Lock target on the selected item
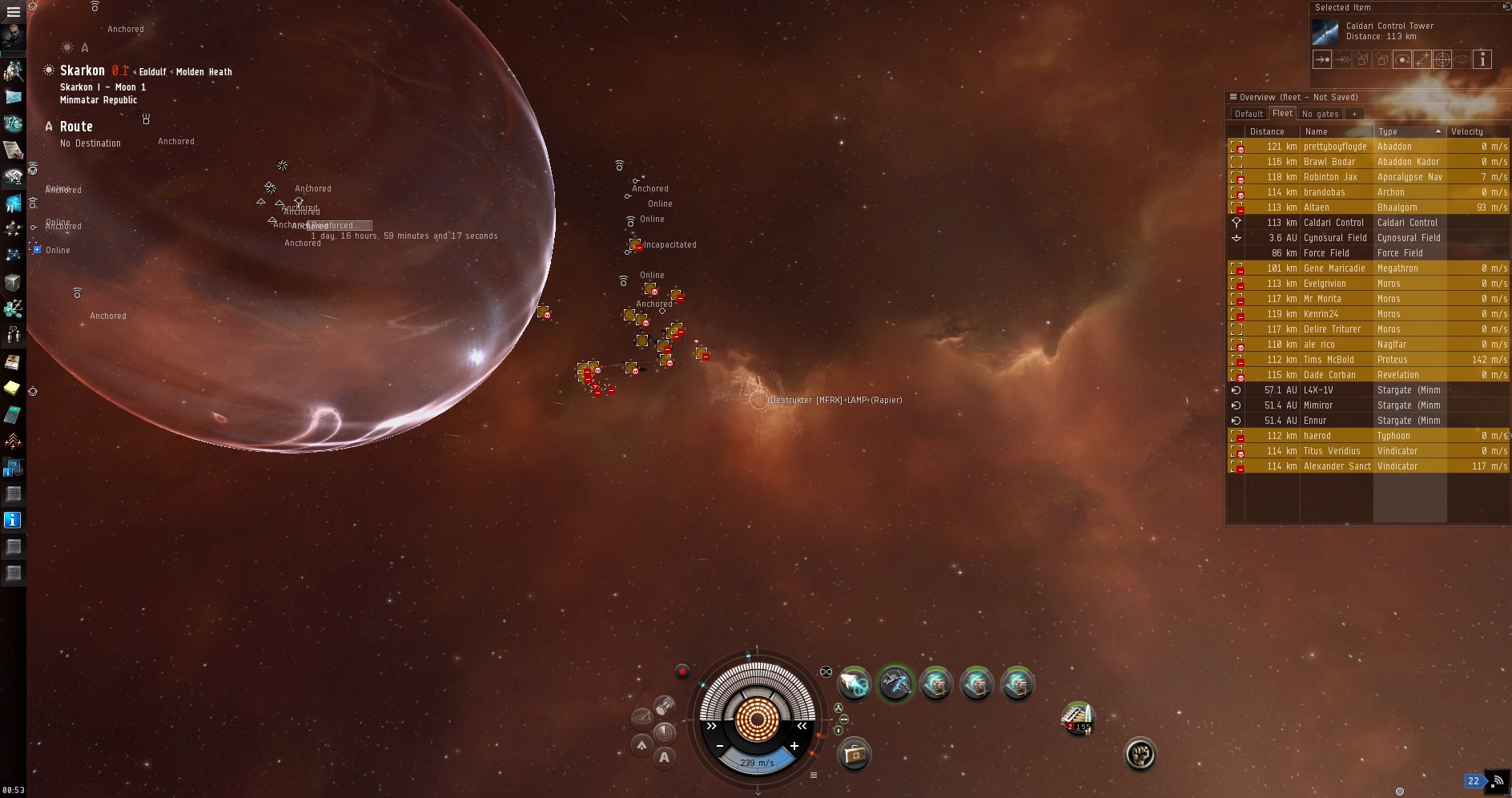Screen dimensions: 1512x798 point(1442,59)
